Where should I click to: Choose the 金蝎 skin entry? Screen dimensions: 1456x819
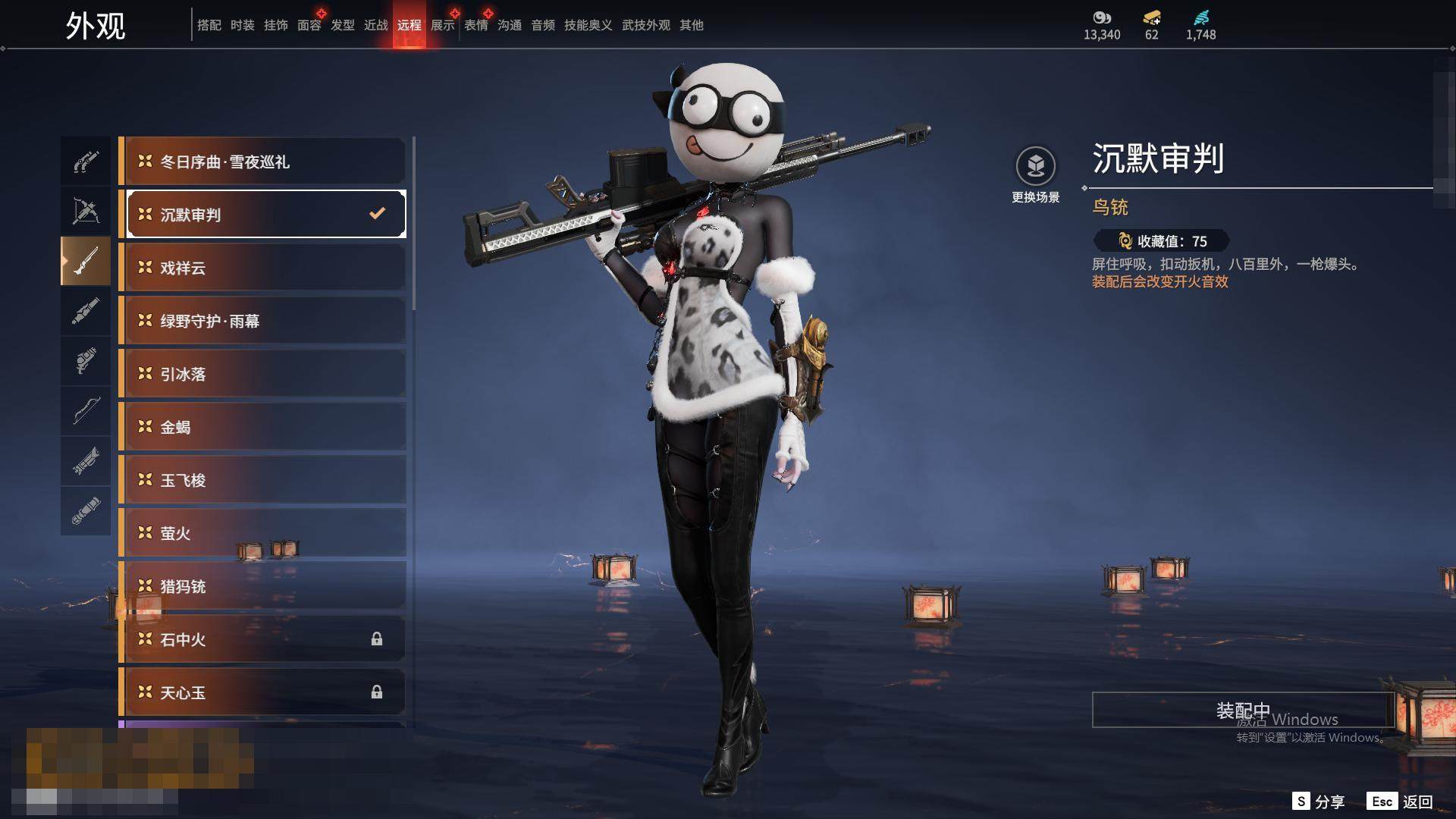[265, 427]
